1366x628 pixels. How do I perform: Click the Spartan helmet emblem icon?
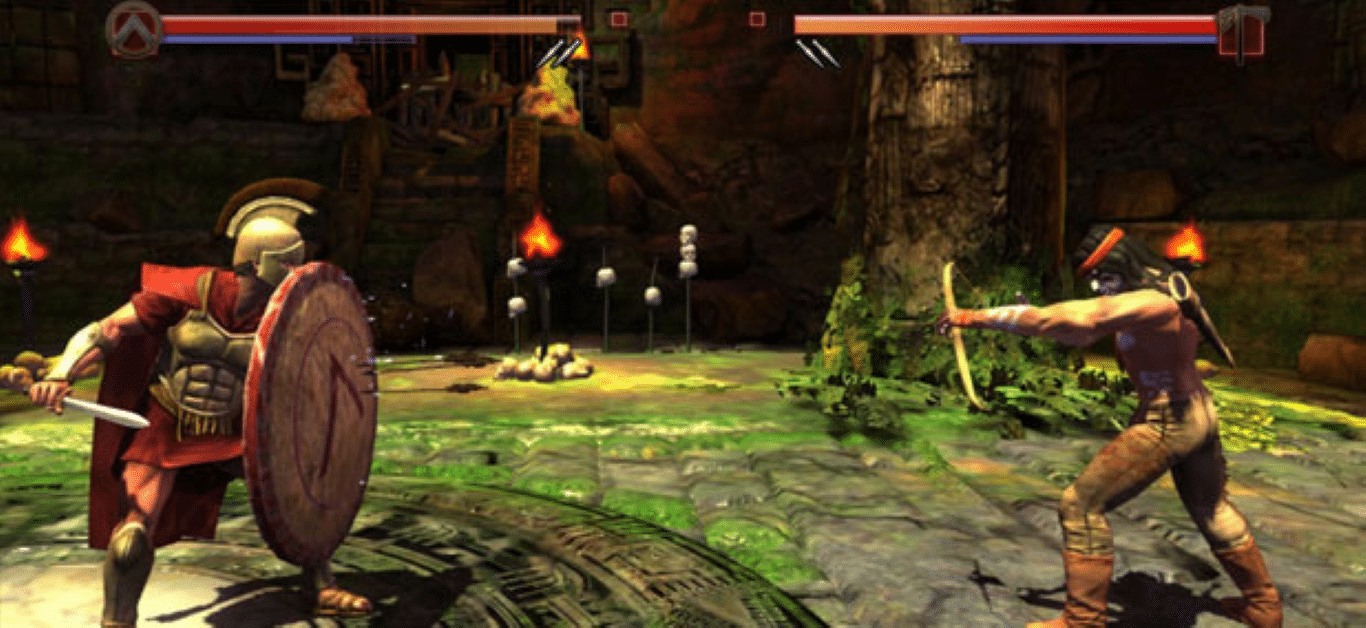tap(133, 28)
